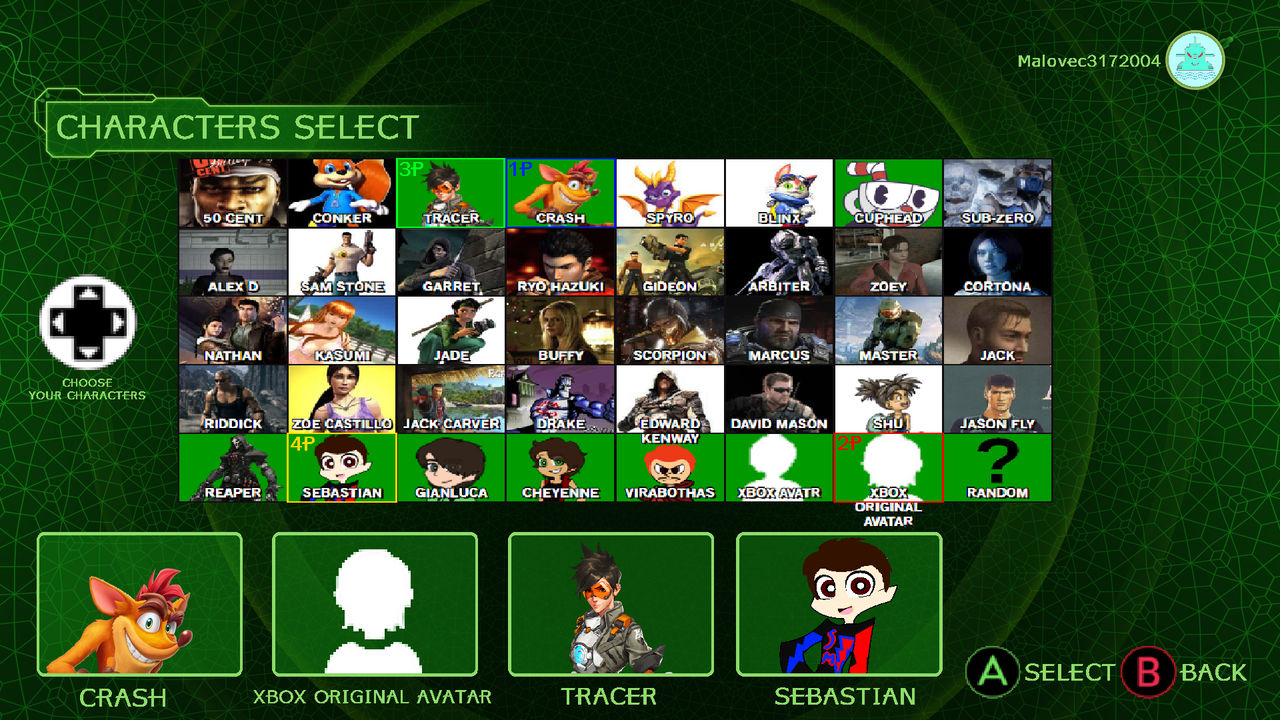This screenshot has width=1280, height=720.
Task: Select the Scorpion character tile
Action: point(671,330)
